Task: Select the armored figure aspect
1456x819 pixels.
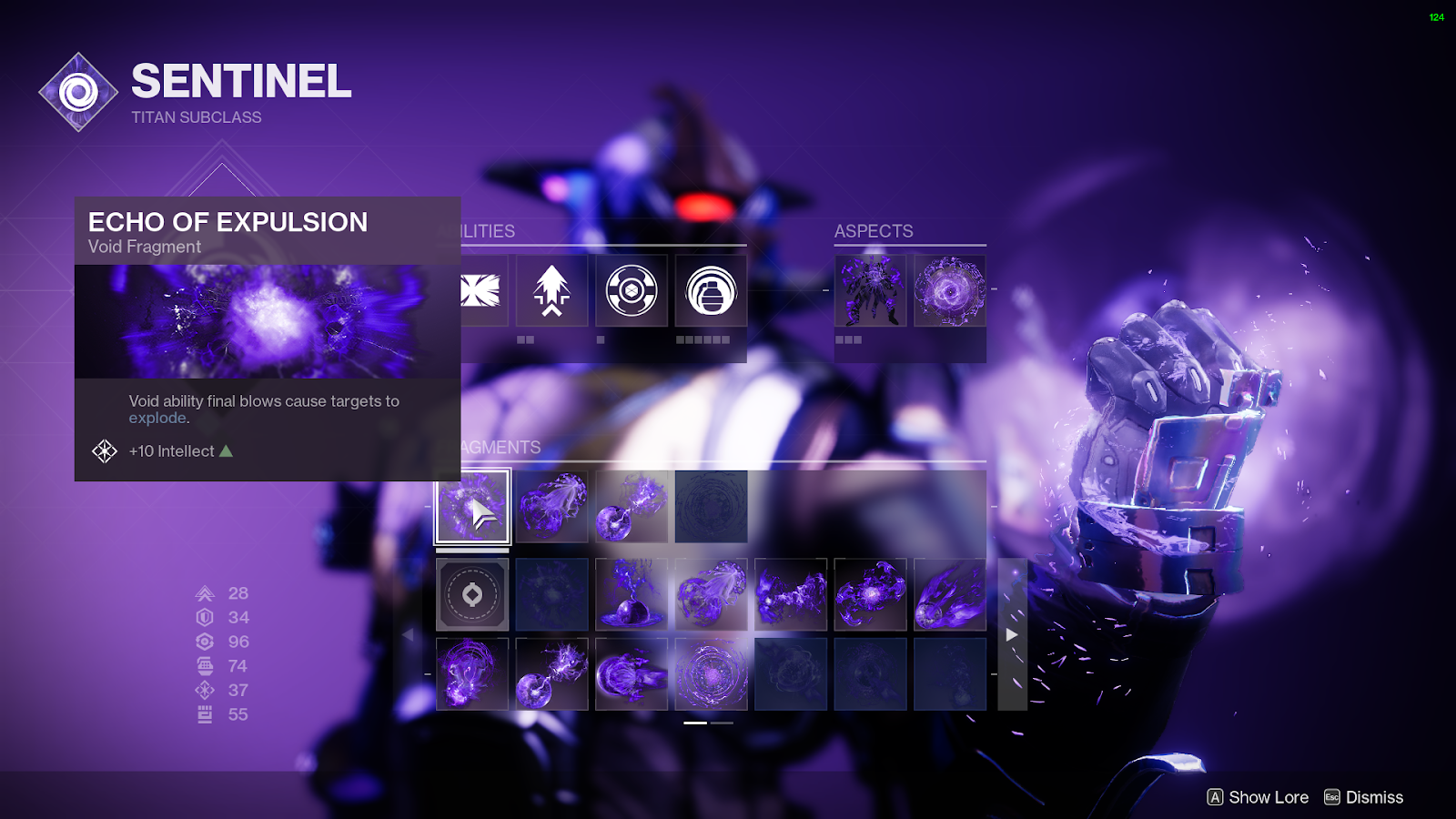Action: click(x=871, y=291)
